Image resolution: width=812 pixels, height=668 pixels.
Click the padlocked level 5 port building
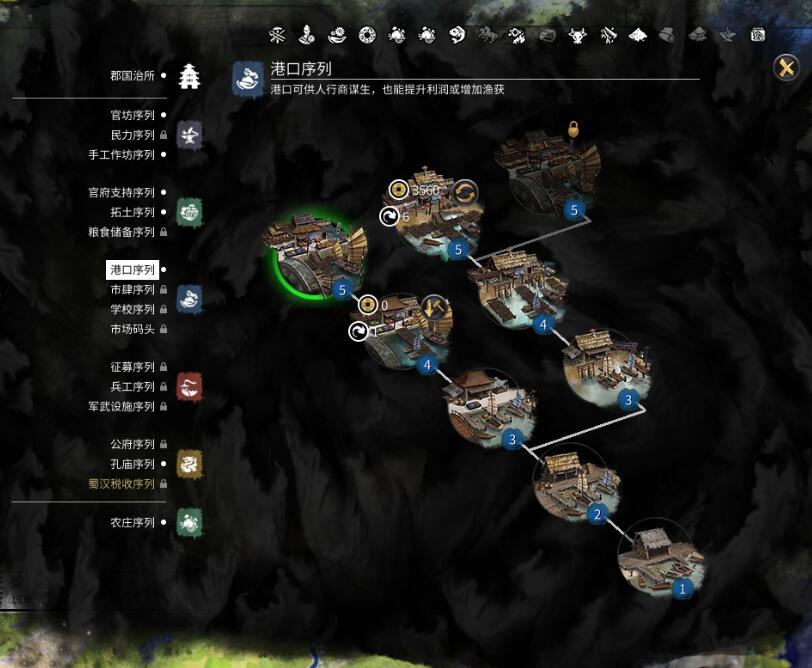tap(551, 176)
